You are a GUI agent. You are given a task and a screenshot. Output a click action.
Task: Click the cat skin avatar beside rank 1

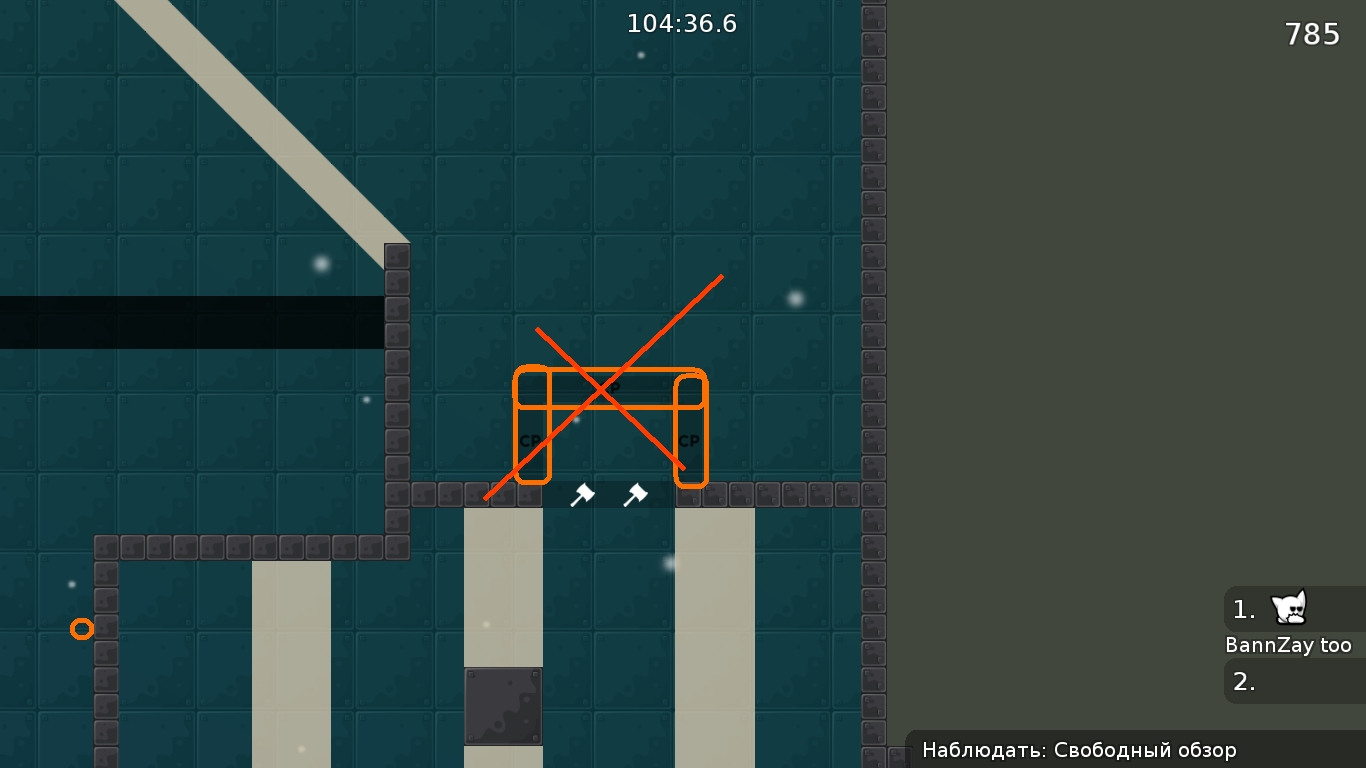pyautogui.click(x=1289, y=608)
